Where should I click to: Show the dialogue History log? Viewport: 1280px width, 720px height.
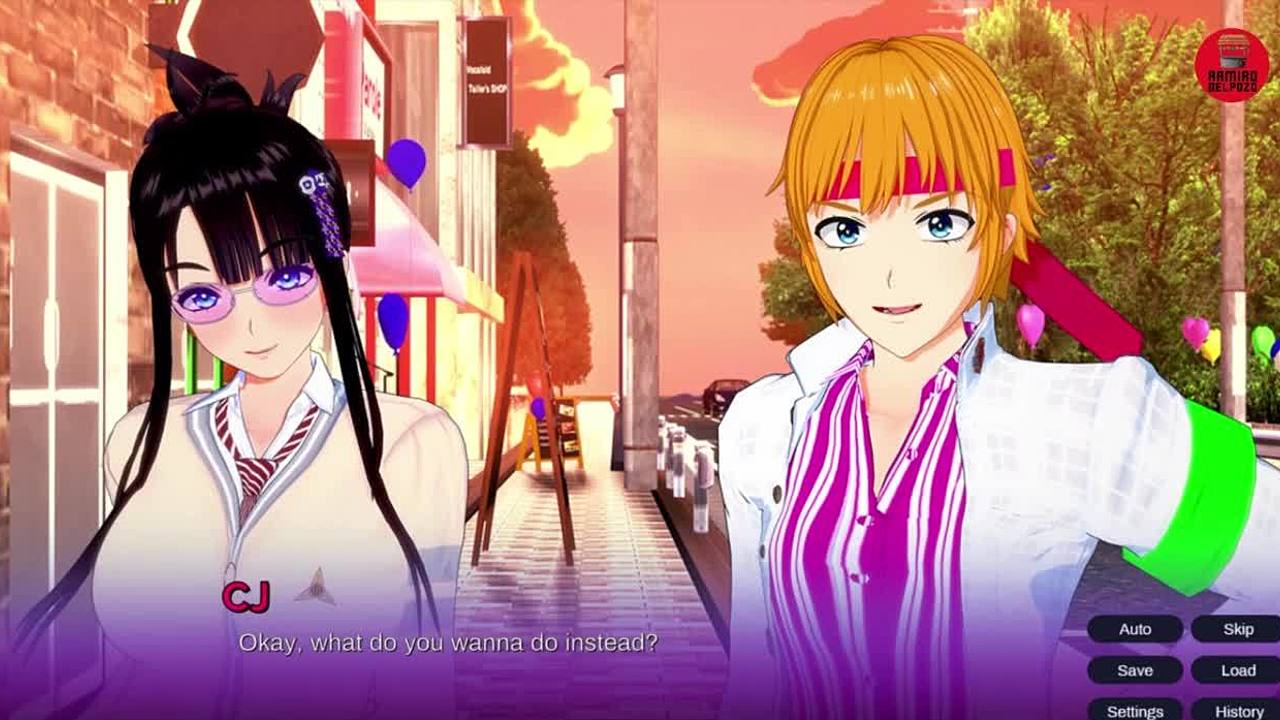click(1238, 710)
